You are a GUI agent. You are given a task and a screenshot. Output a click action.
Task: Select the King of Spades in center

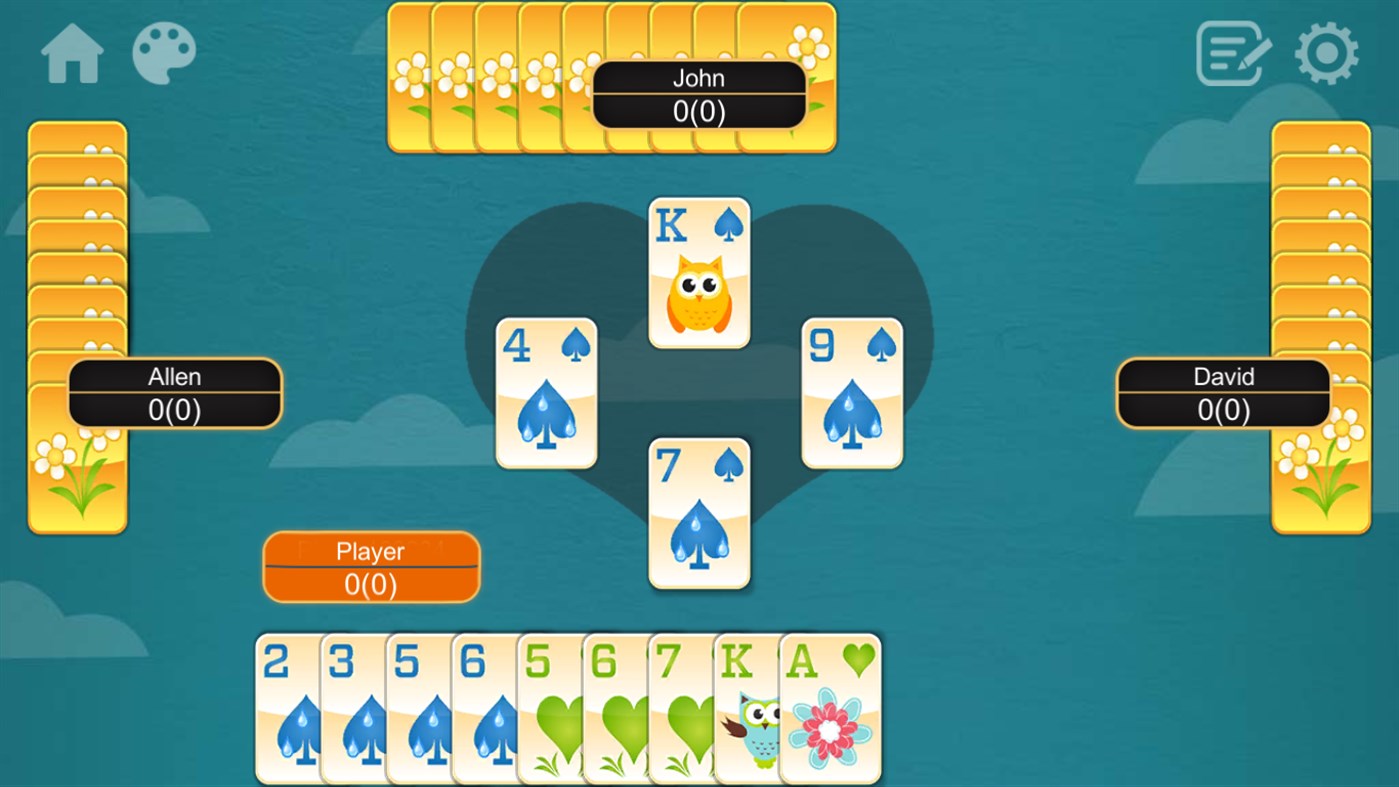pos(698,272)
